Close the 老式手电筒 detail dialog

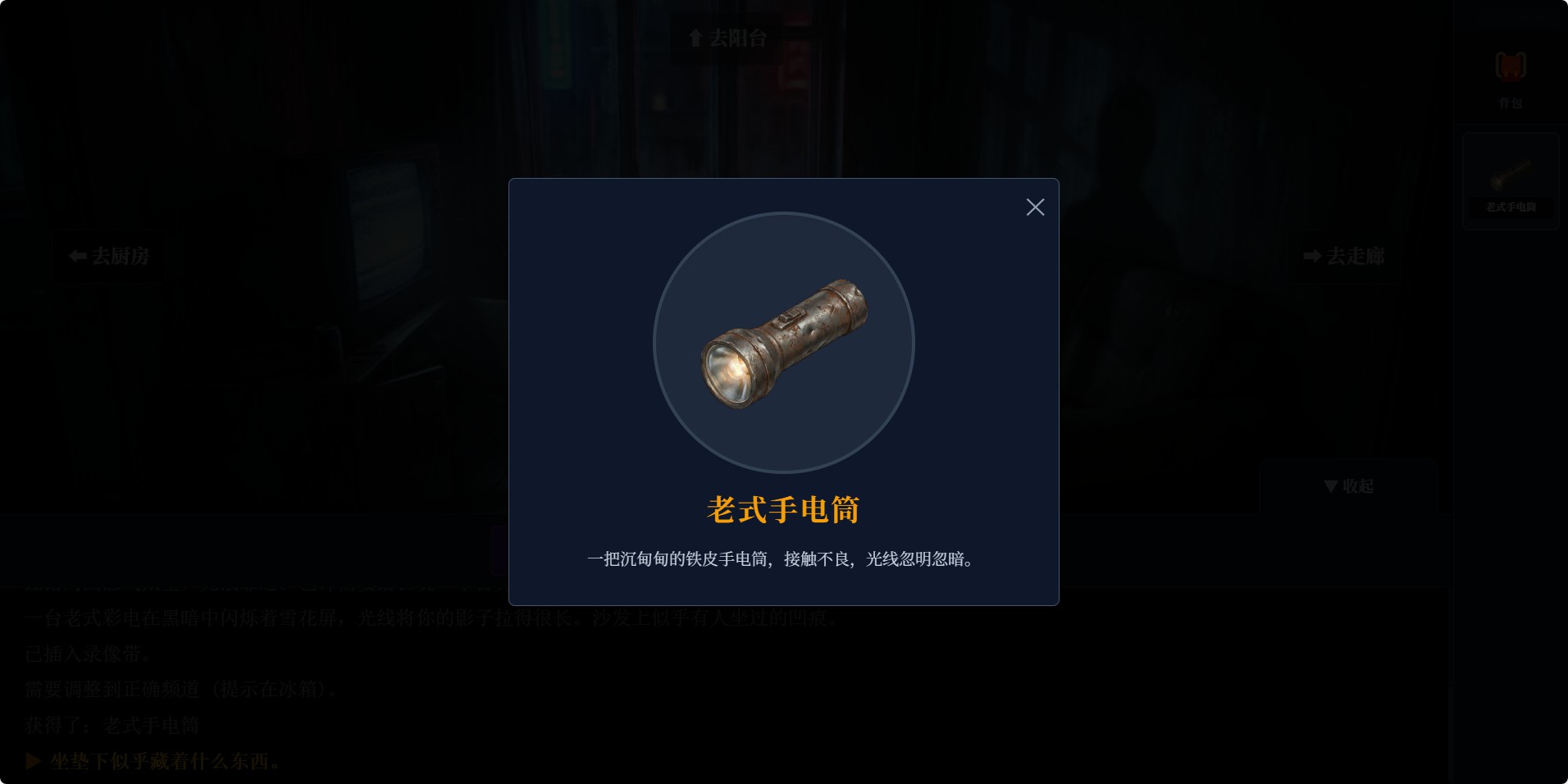point(1035,207)
